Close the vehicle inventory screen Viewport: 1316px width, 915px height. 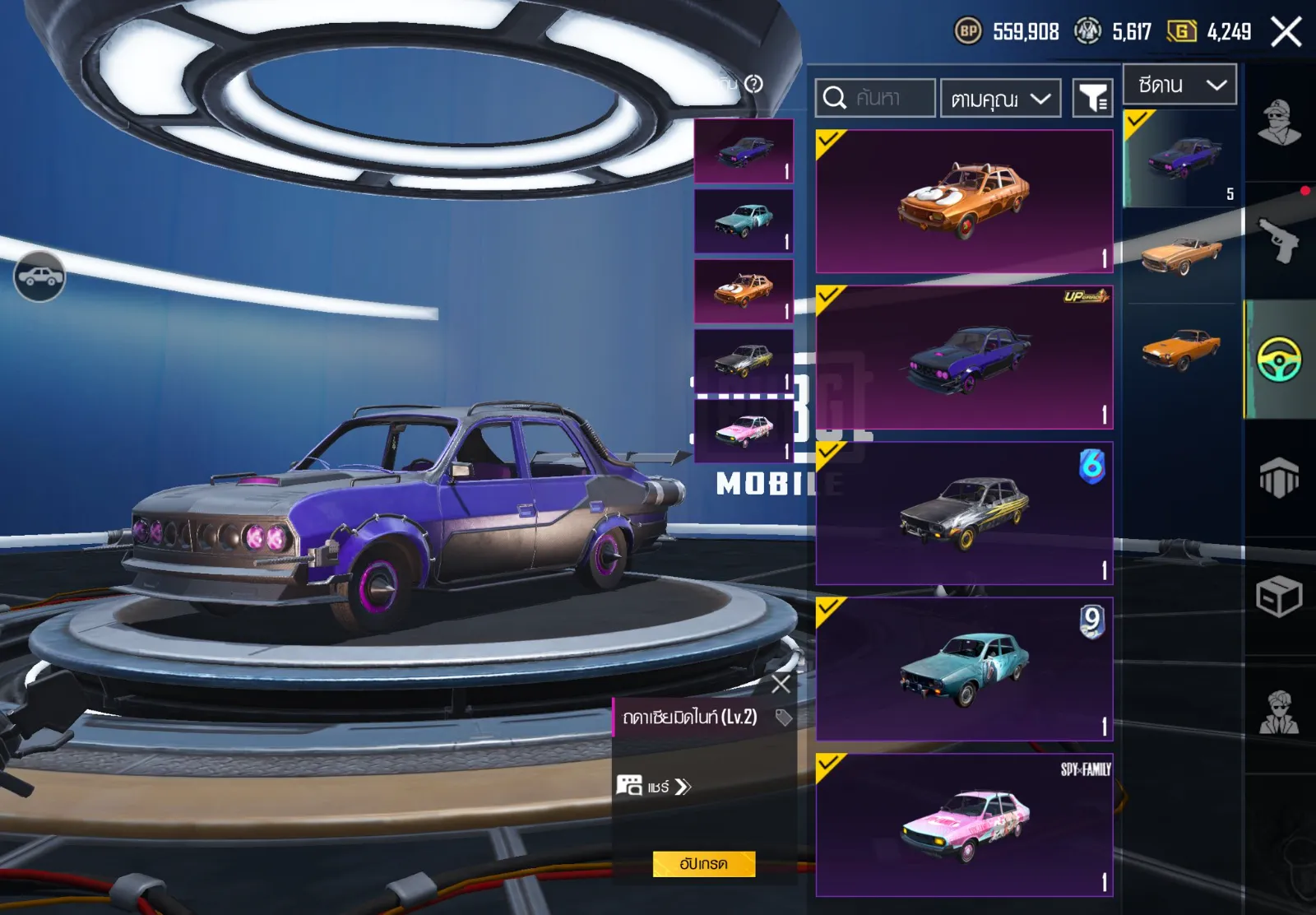click(1286, 32)
